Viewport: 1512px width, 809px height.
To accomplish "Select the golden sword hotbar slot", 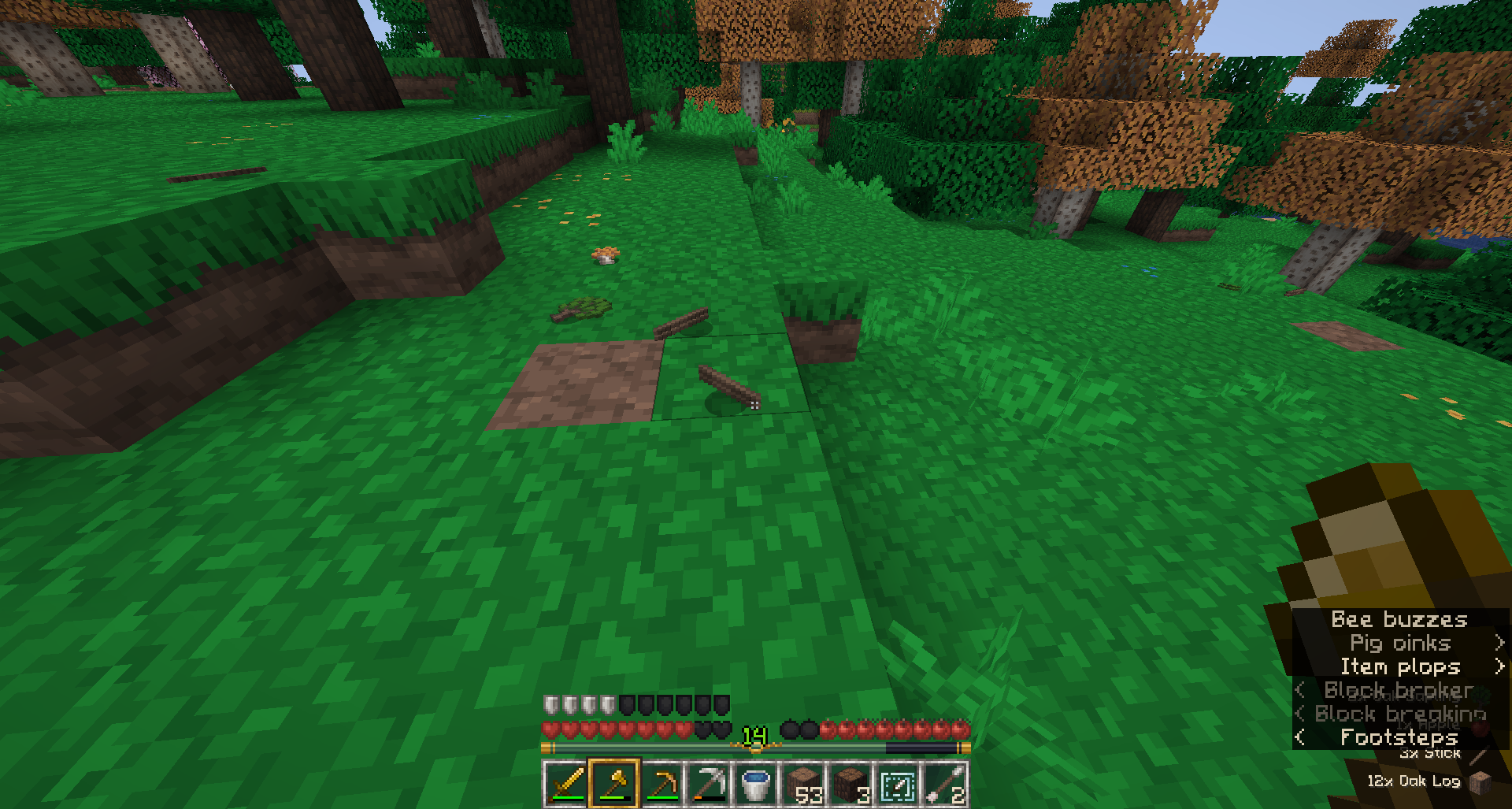I will tap(565, 785).
